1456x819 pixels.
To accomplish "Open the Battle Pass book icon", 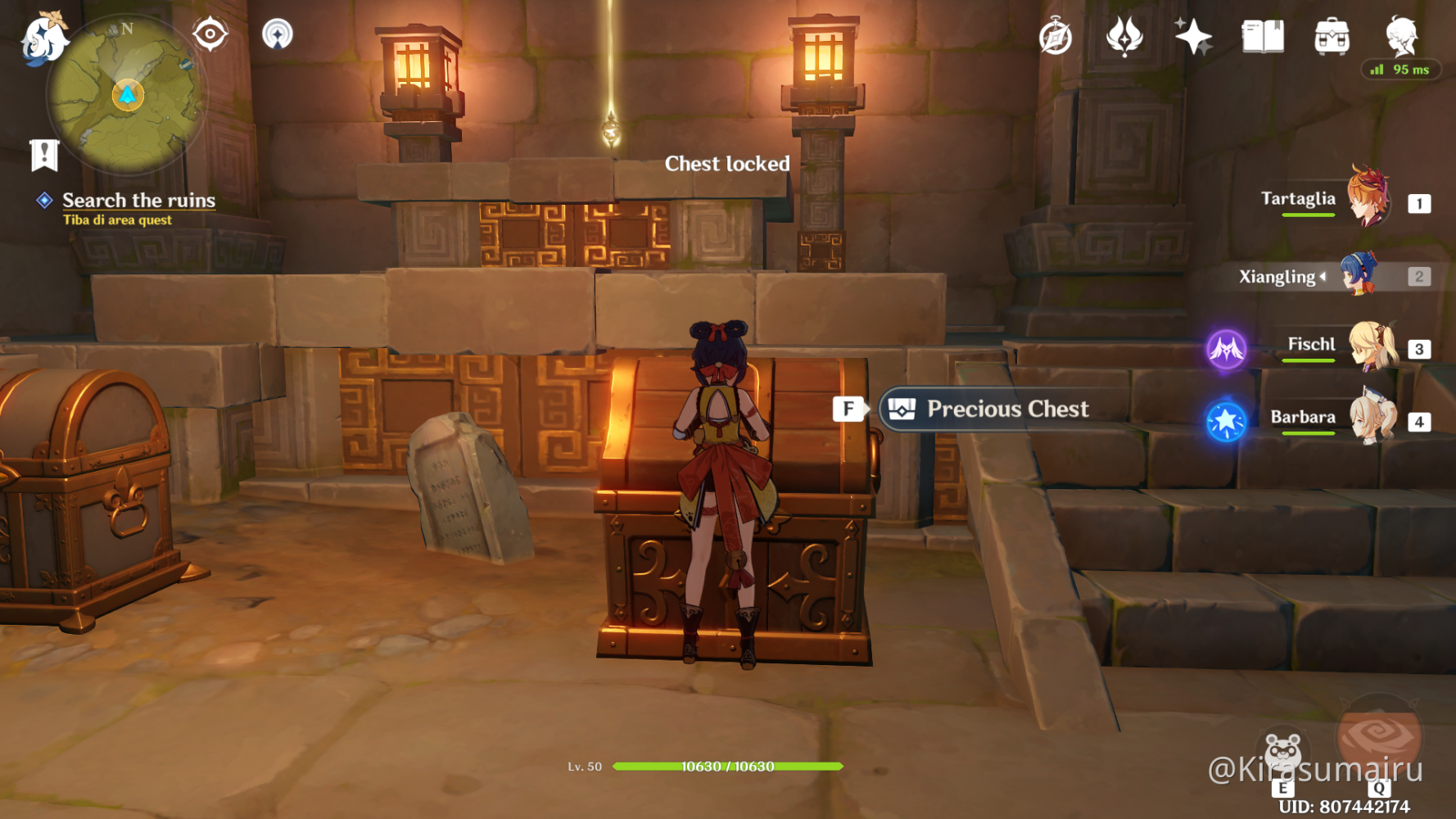I will coord(1262,37).
